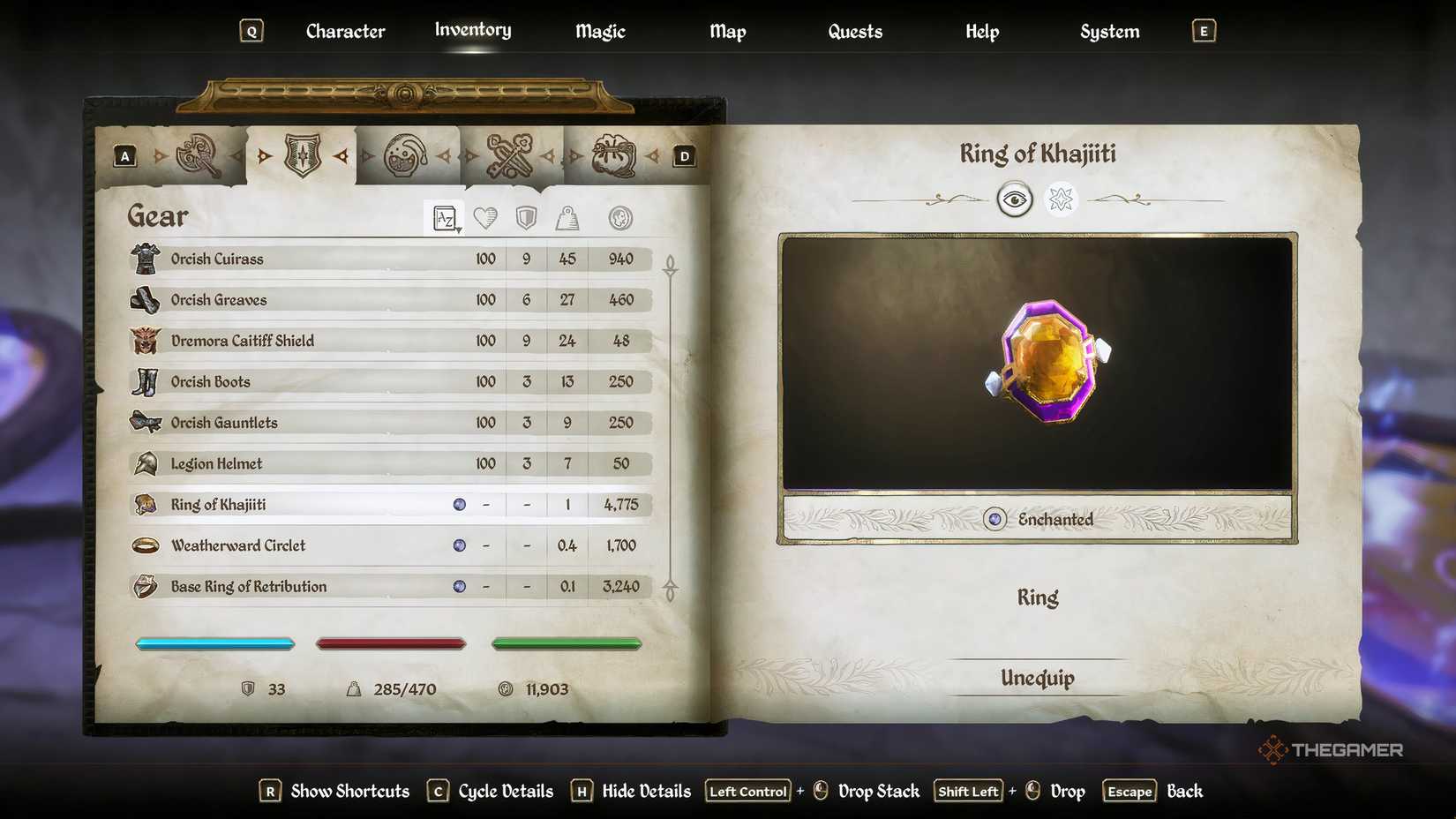Sort items by the heart stat column
The image size is (1456, 819).
coord(485,218)
